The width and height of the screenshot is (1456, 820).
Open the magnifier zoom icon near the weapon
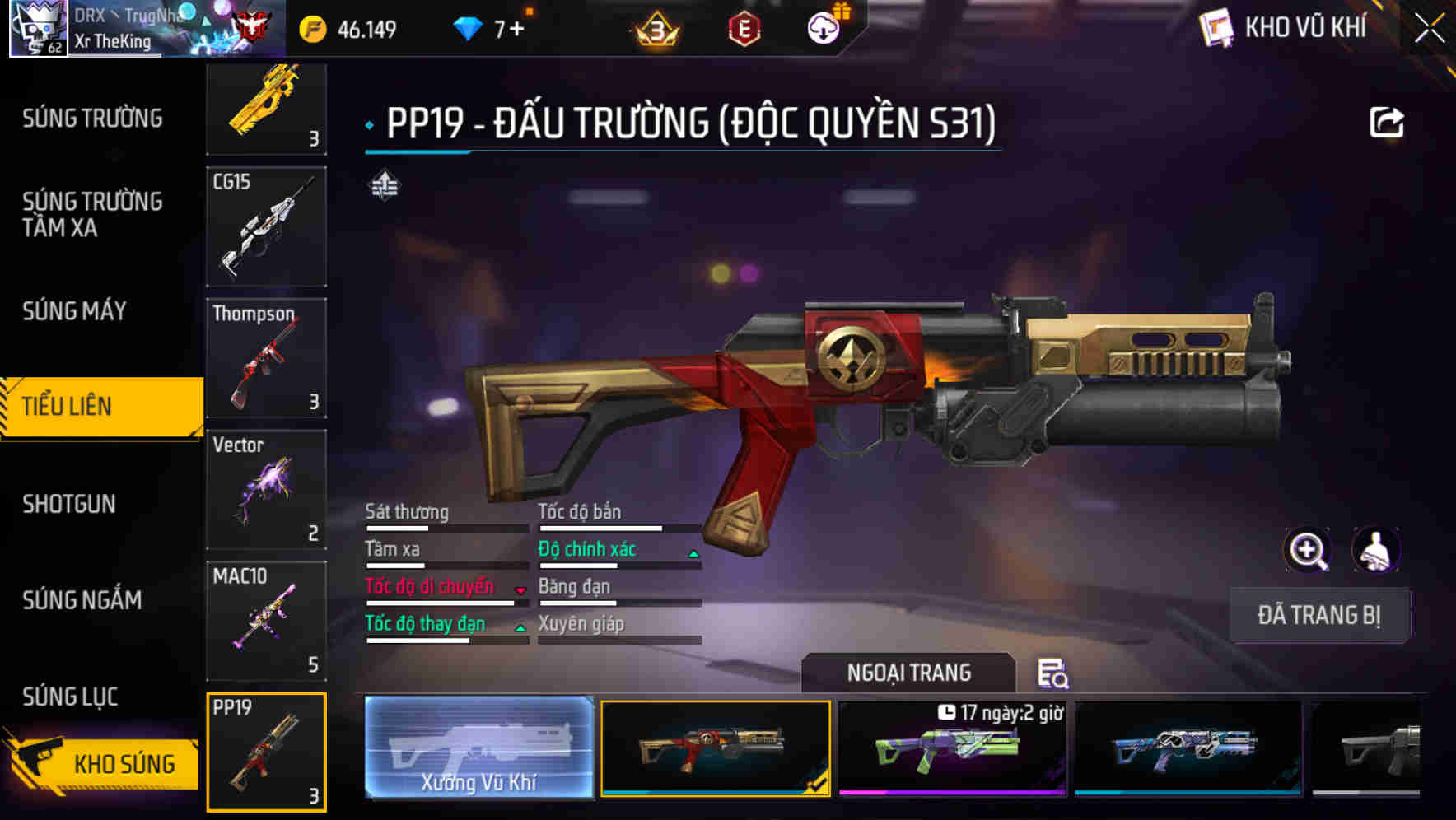1307,549
